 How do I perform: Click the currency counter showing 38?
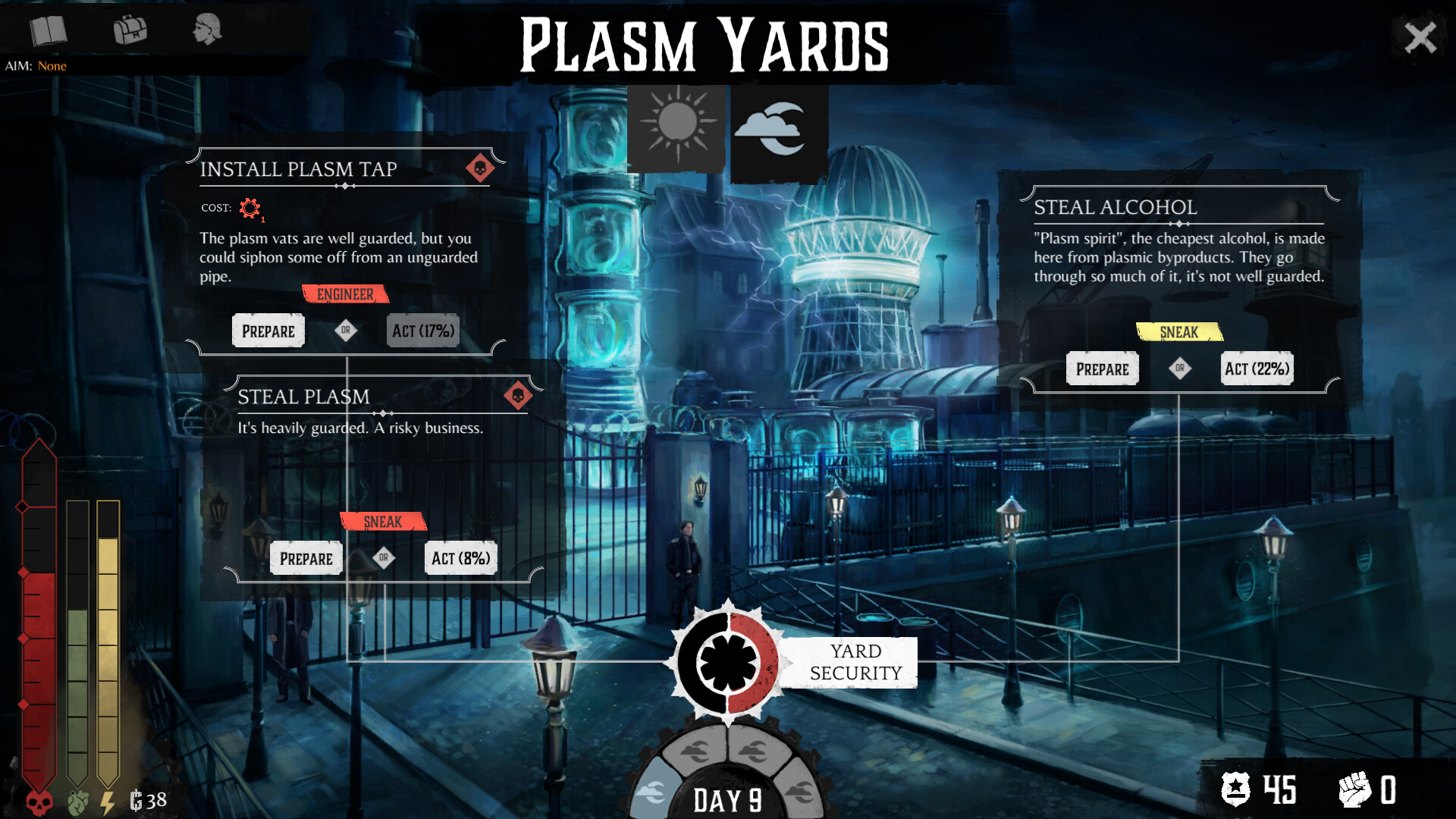tap(148, 799)
